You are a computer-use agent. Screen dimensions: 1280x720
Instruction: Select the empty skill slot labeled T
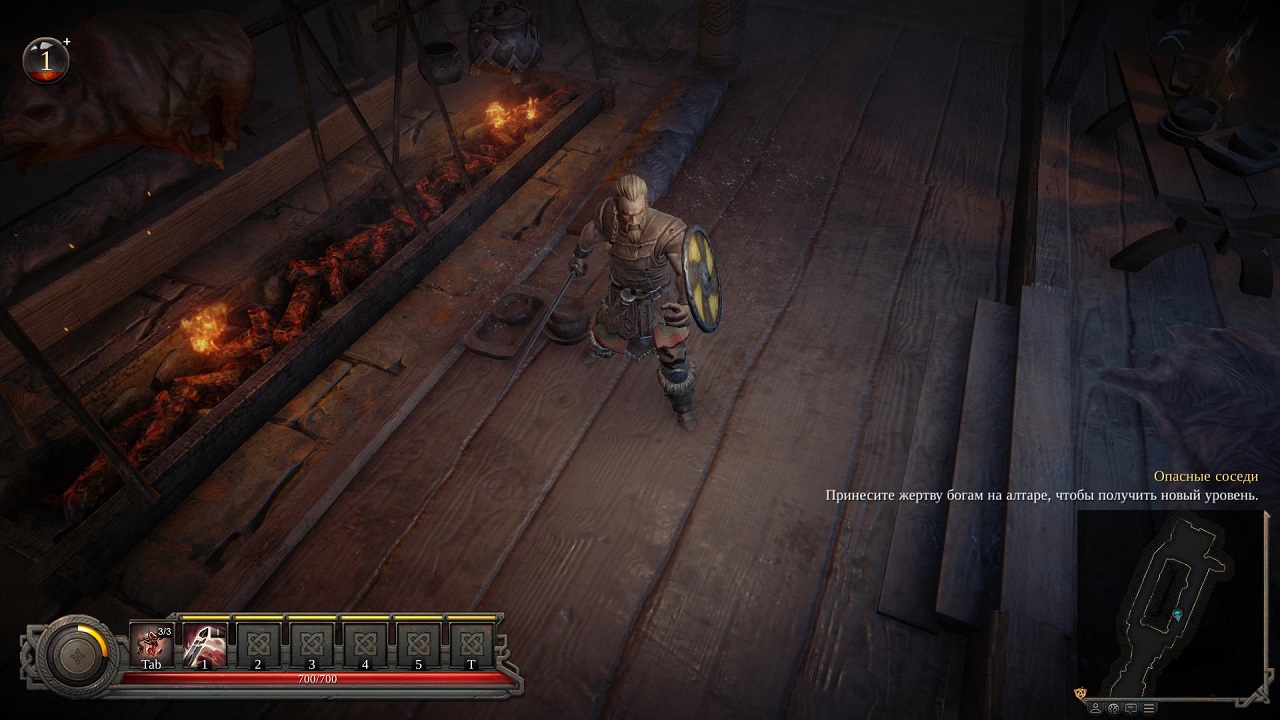(x=472, y=644)
